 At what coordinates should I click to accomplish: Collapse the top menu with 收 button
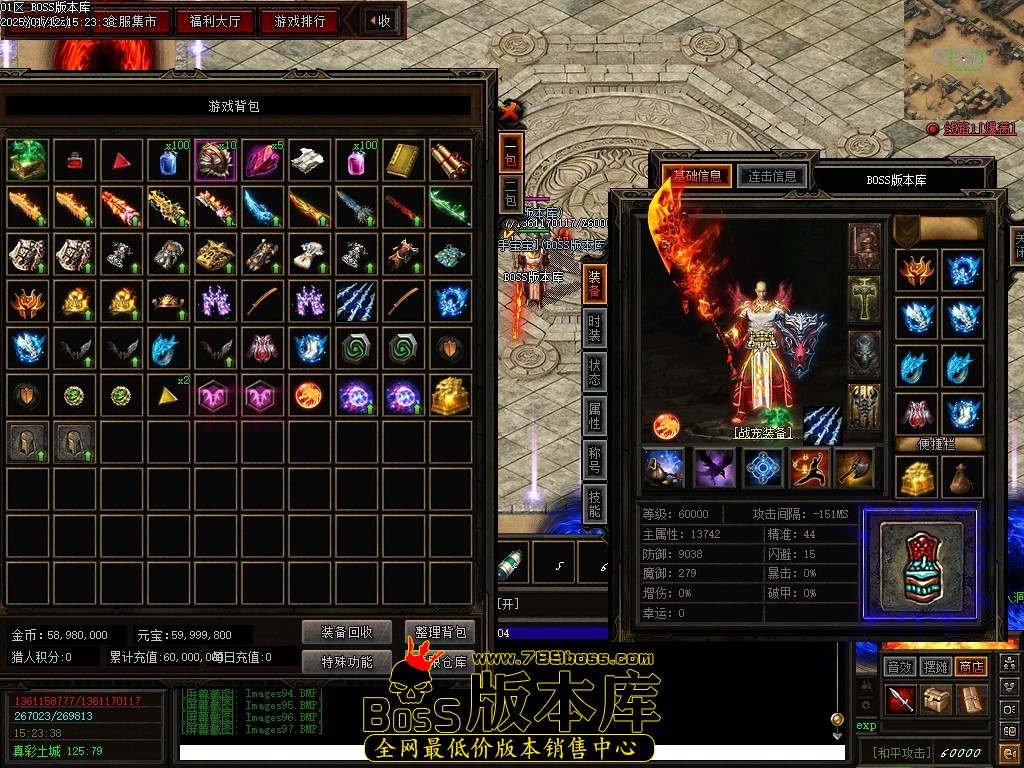point(379,21)
